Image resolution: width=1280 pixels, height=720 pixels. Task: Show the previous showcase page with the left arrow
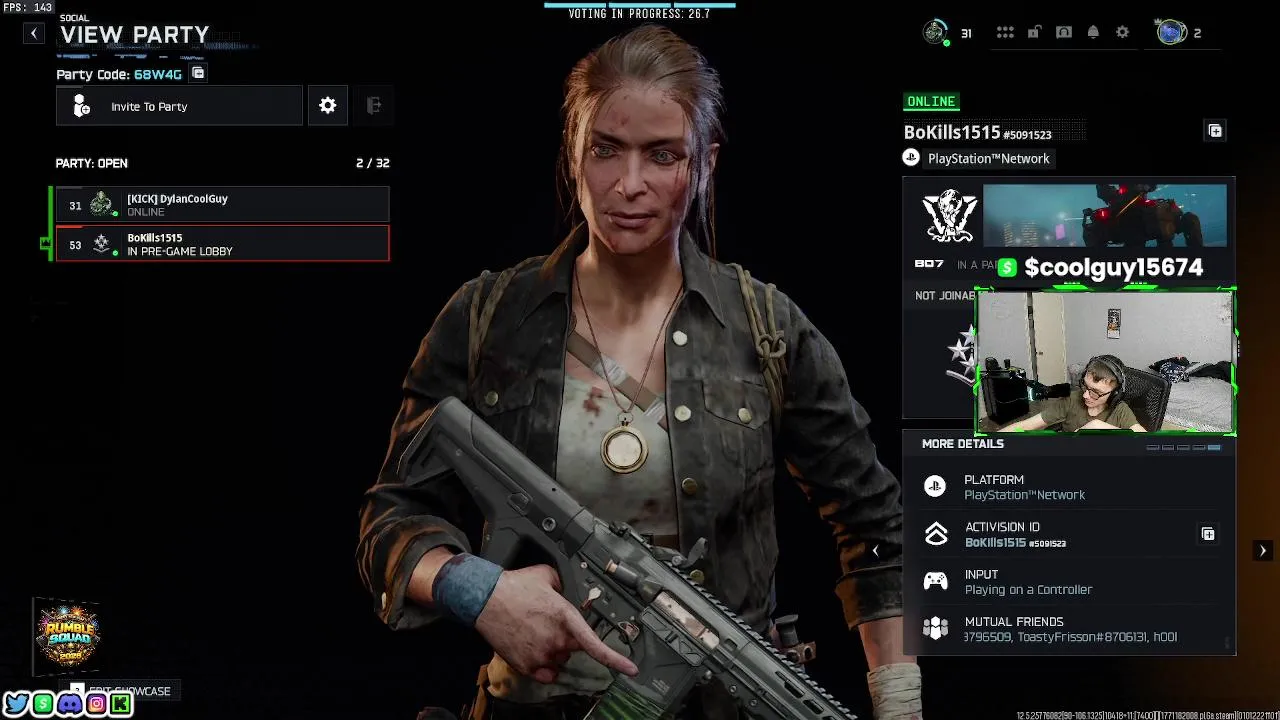click(875, 551)
